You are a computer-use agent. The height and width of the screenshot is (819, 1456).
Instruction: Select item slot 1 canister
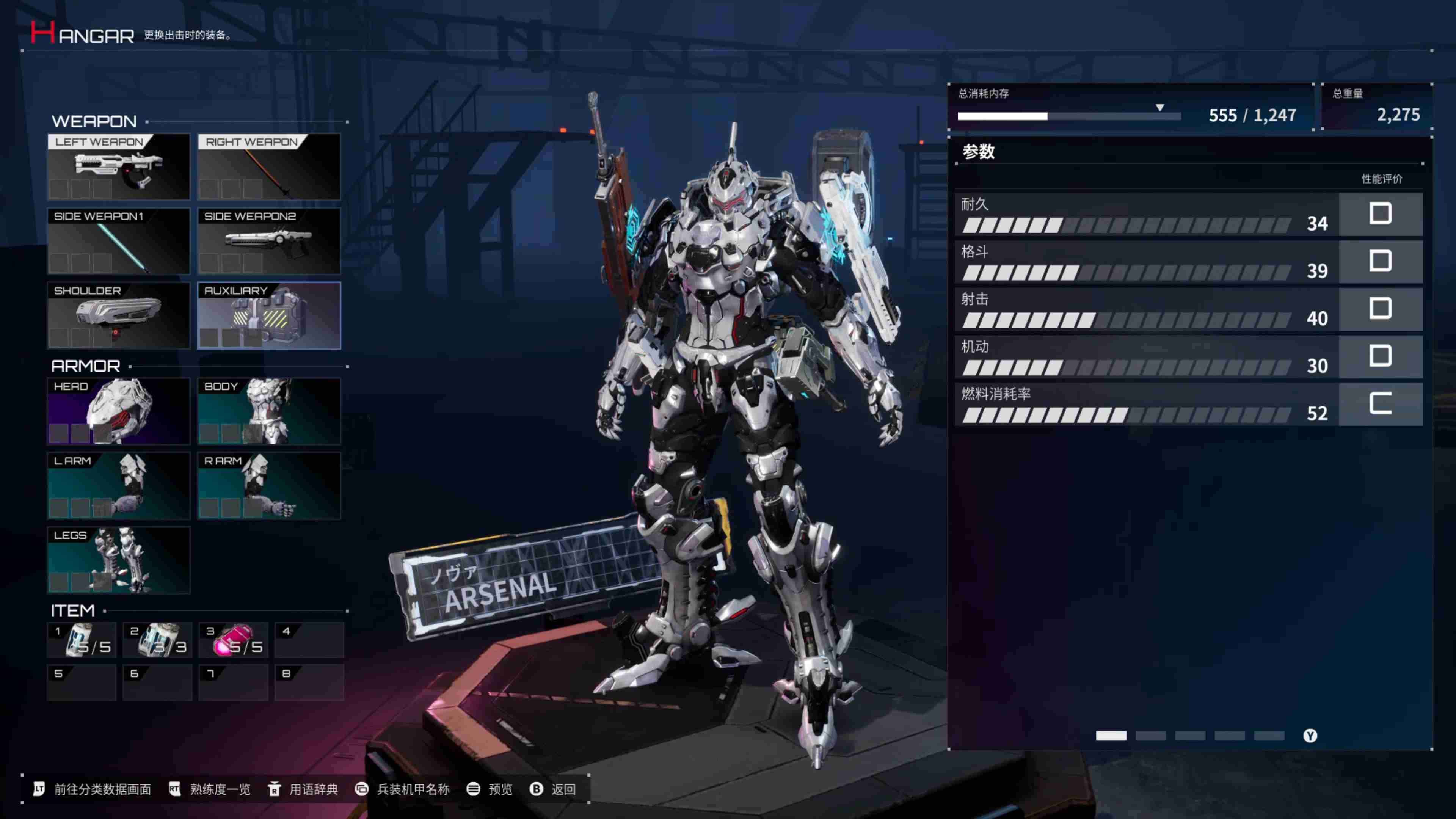82,640
